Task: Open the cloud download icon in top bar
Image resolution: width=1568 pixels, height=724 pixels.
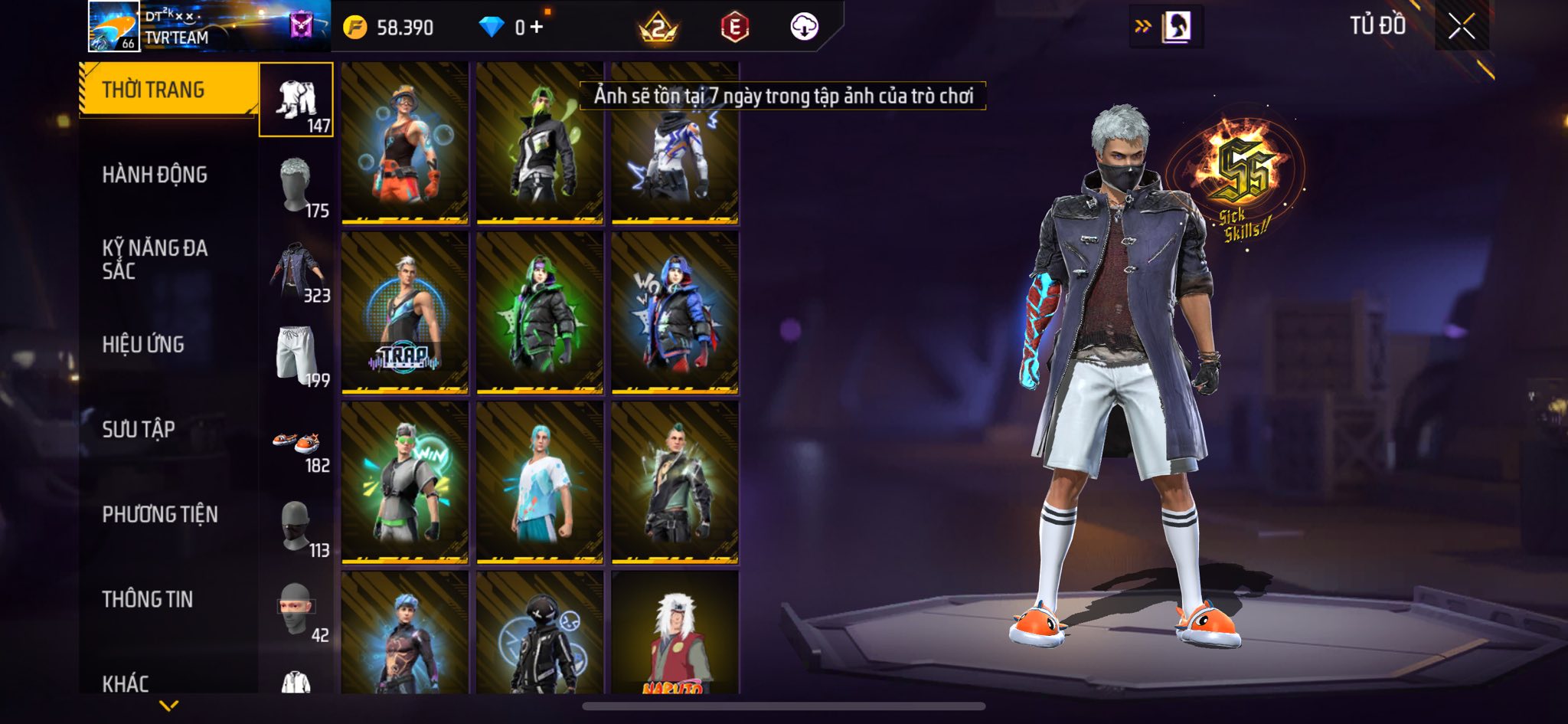Action: [x=804, y=28]
